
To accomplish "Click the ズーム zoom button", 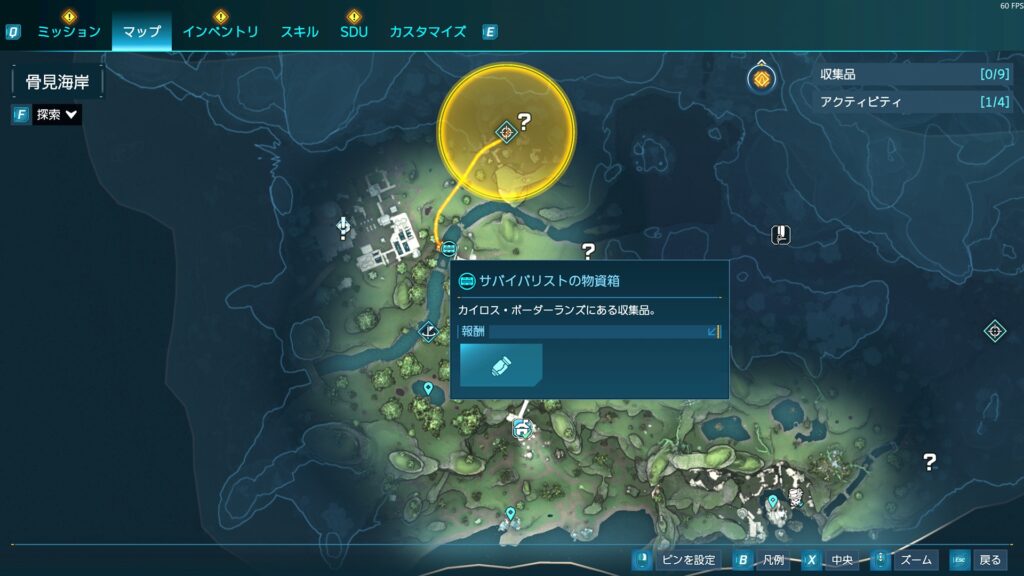I will 904,560.
